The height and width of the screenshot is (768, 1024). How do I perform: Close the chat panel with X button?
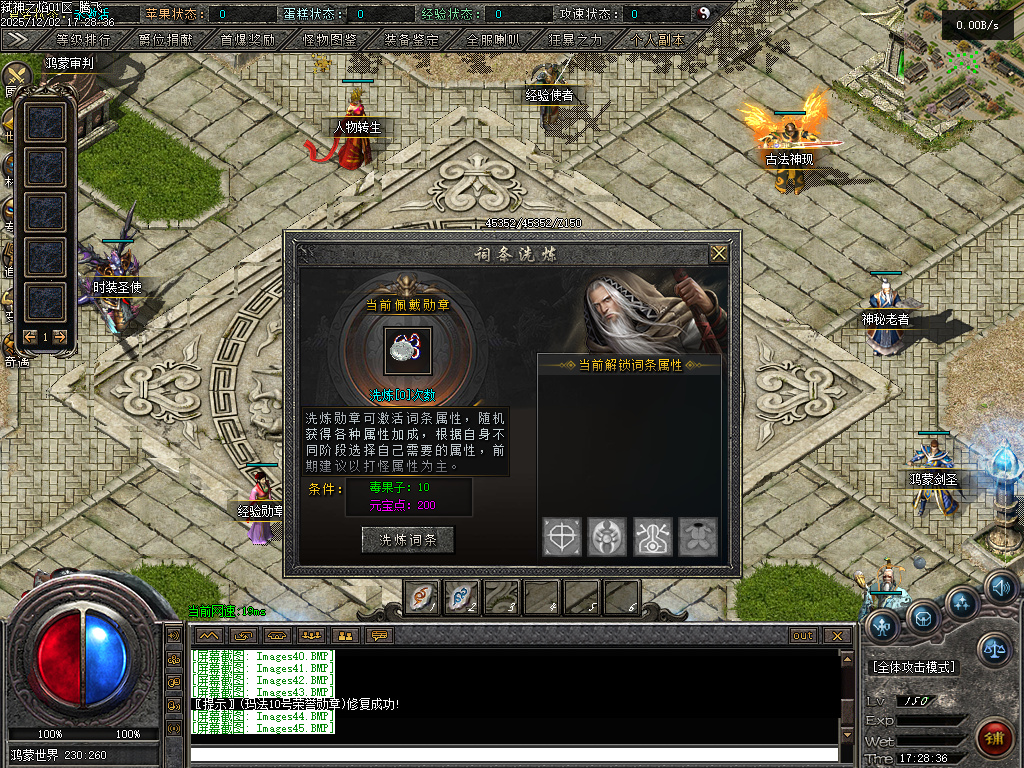coord(837,635)
